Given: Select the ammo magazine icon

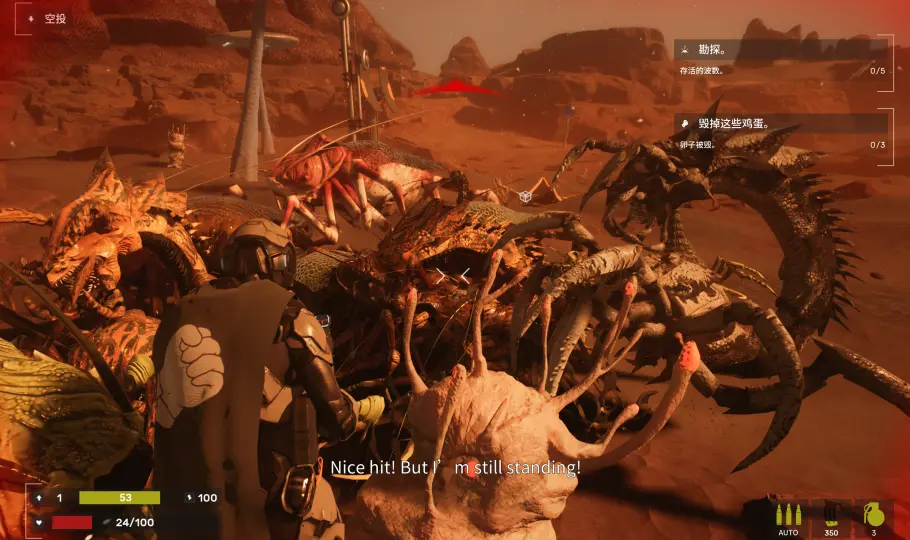Looking at the screenshot, I should 831,516.
